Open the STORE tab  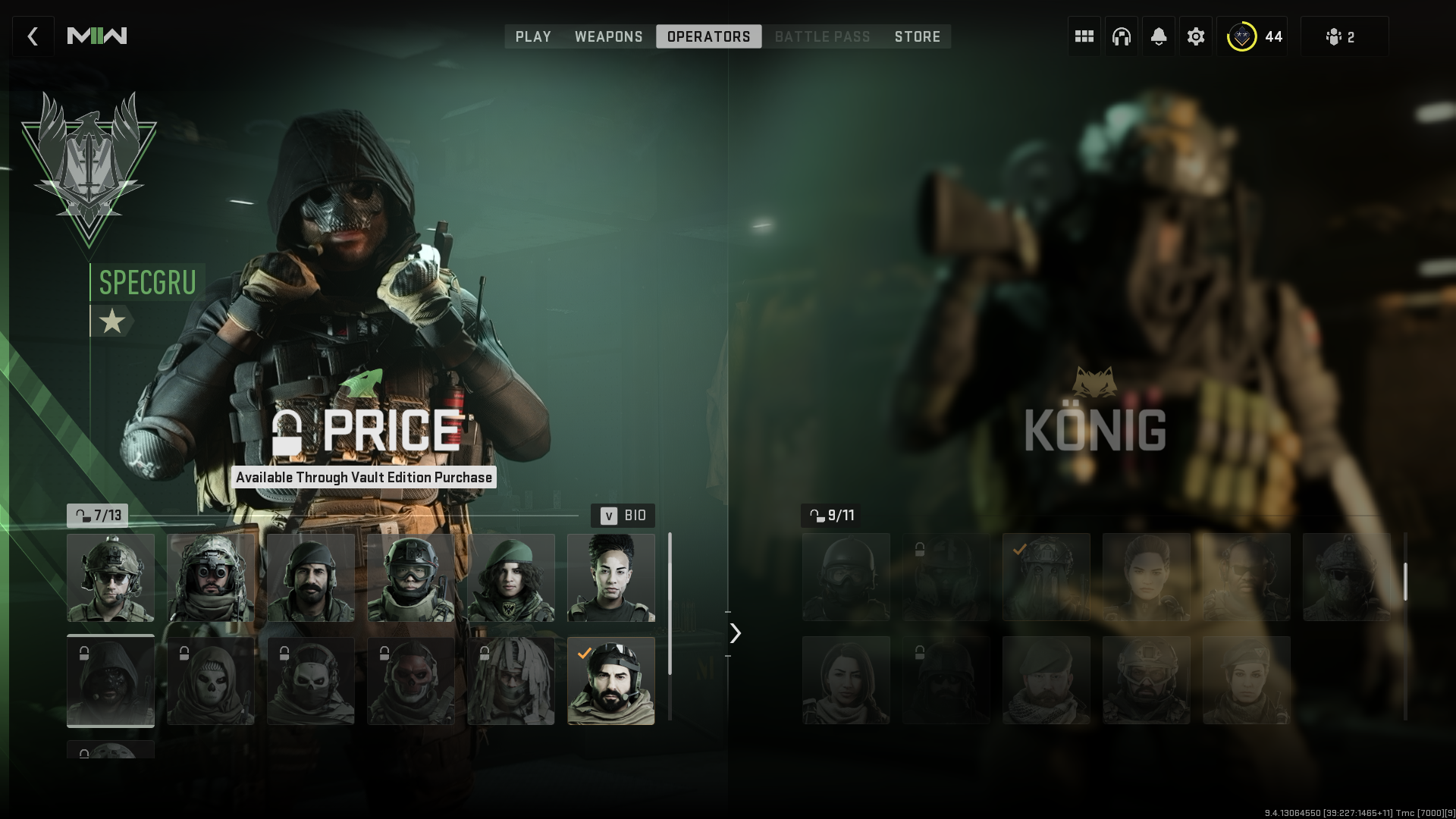coord(917,36)
